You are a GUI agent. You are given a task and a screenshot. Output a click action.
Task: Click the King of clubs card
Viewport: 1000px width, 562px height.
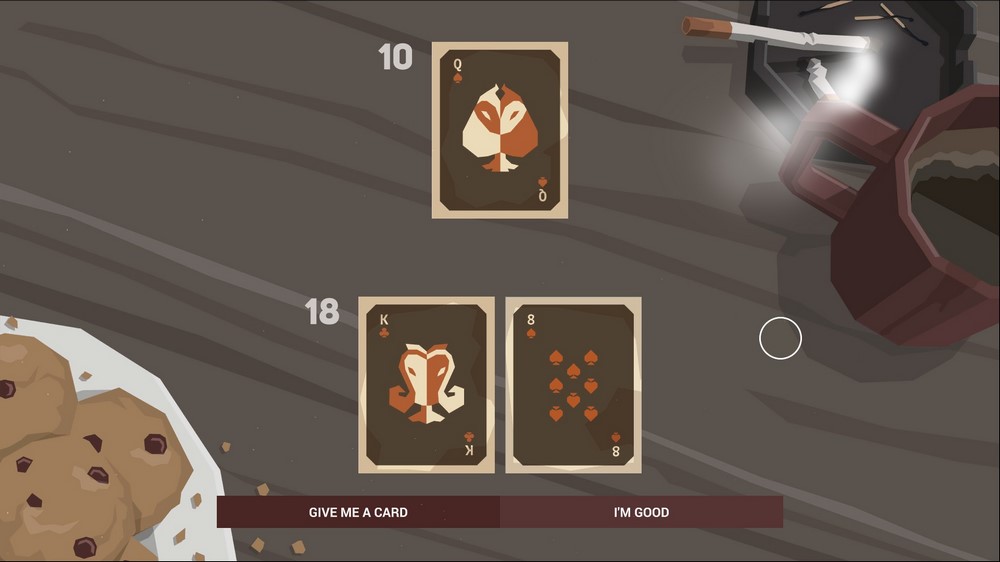[426, 385]
